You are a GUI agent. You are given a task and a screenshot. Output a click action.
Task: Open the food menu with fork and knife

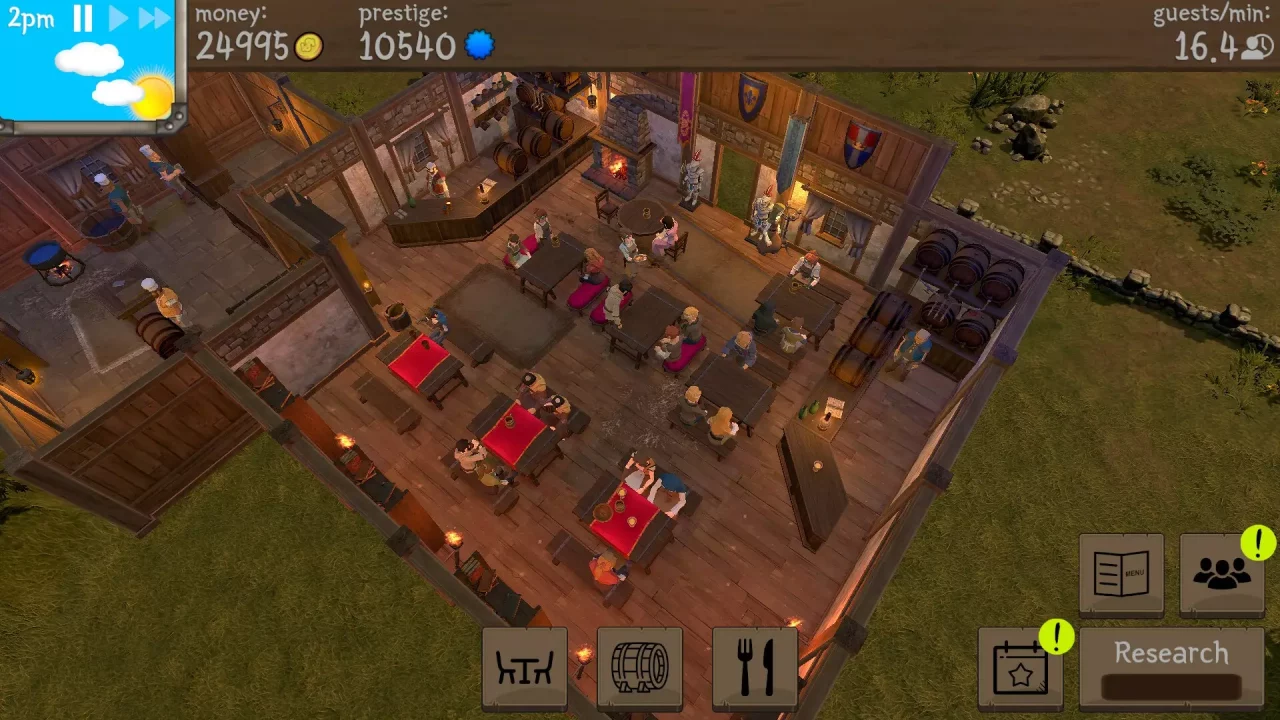pyautogui.click(x=755, y=667)
